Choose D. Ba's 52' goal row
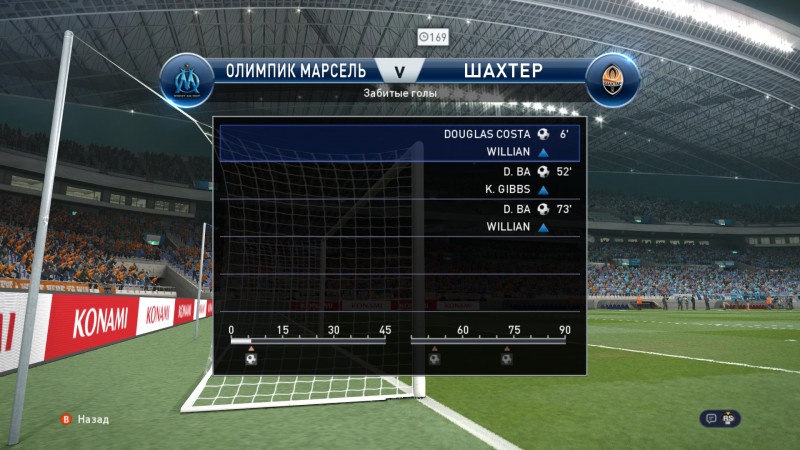This screenshot has height=450, width=800. tap(400, 180)
